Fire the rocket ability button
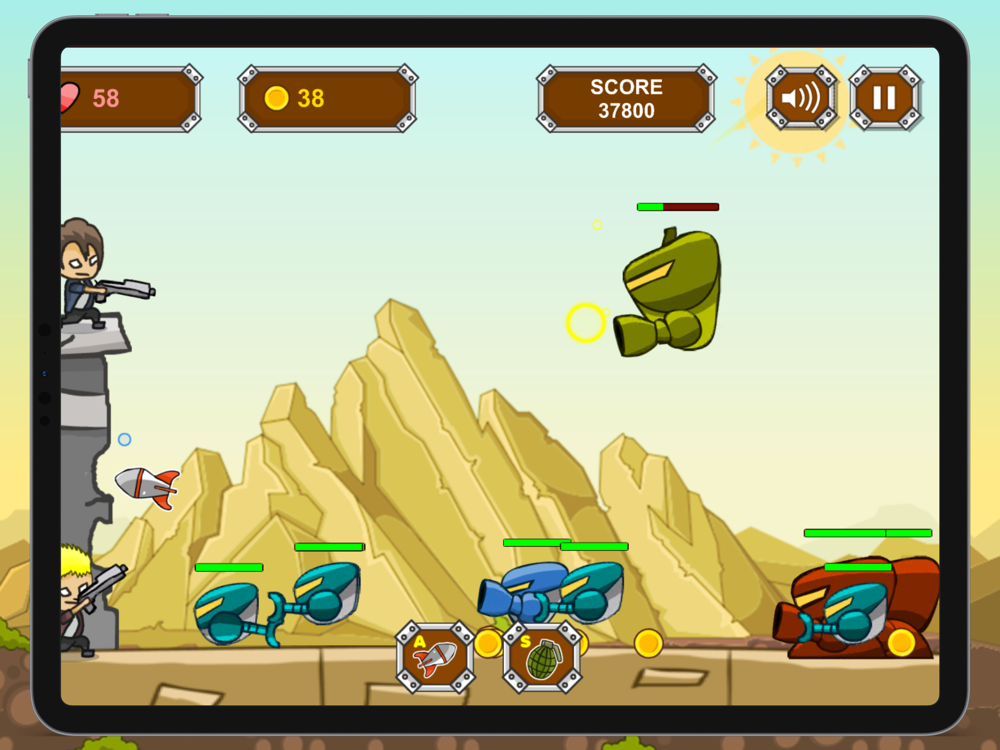 point(435,658)
